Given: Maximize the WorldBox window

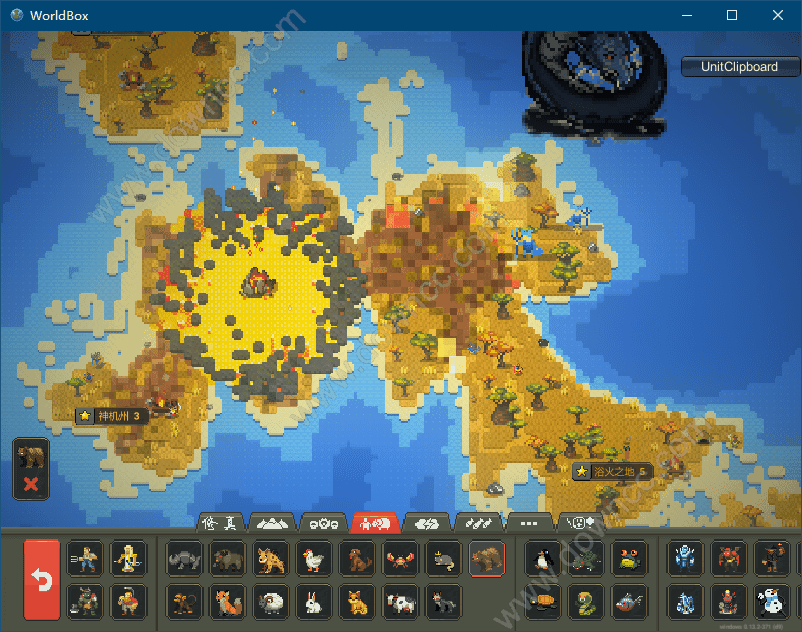Looking at the screenshot, I should (732, 15).
